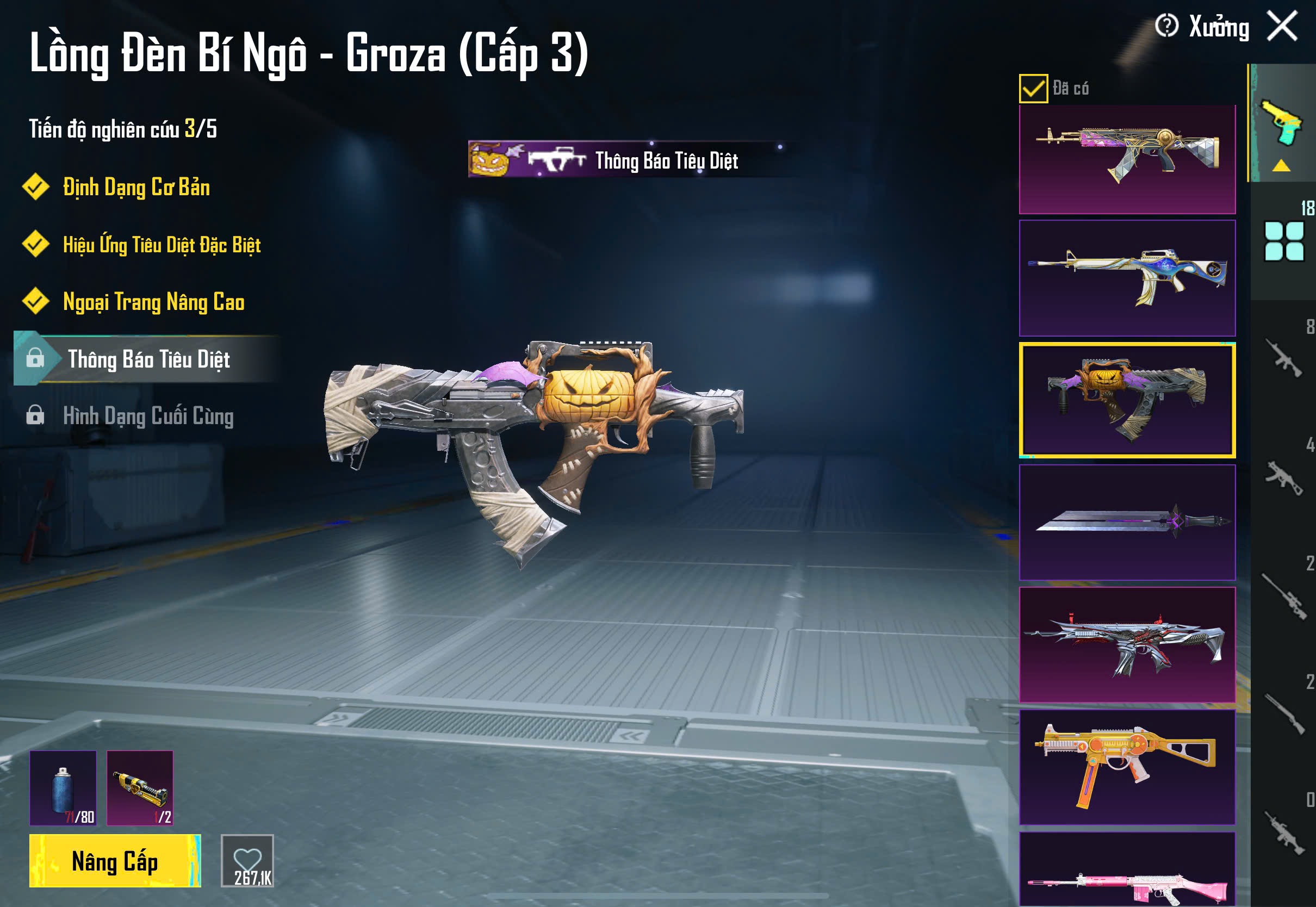Choose Hiệu Ứng Tiêu Diệt Đặc Biệt
Image resolution: width=1316 pixels, height=907 pixels.
click(162, 245)
